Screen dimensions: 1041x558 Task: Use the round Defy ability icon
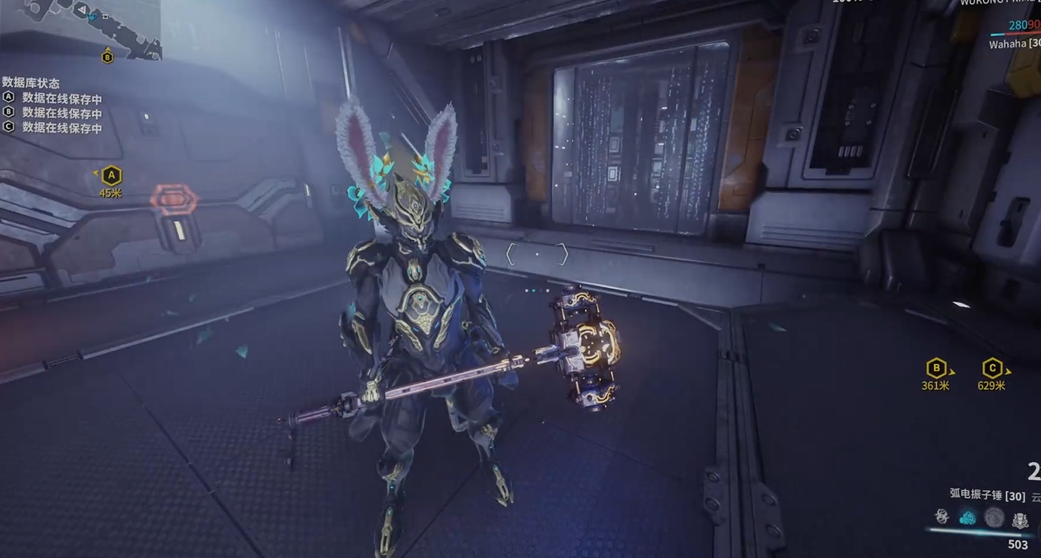point(994,517)
